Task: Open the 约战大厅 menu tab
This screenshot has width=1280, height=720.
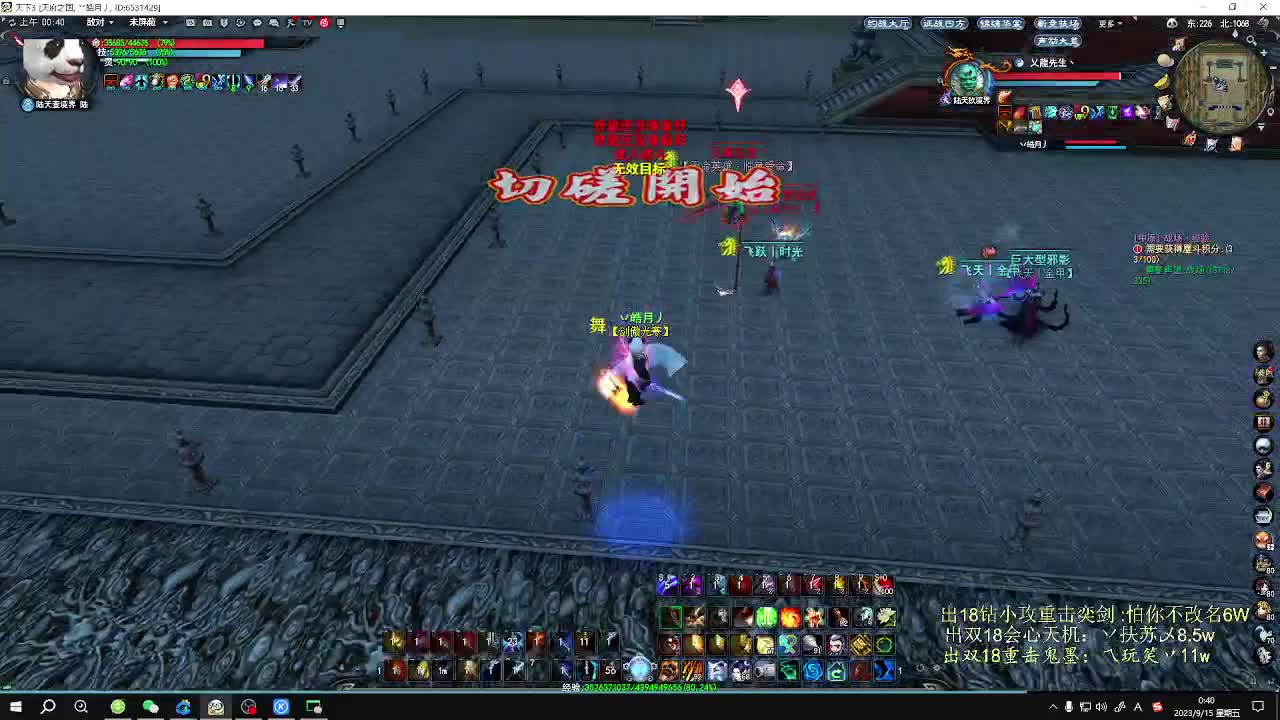Action: (888, 23)
